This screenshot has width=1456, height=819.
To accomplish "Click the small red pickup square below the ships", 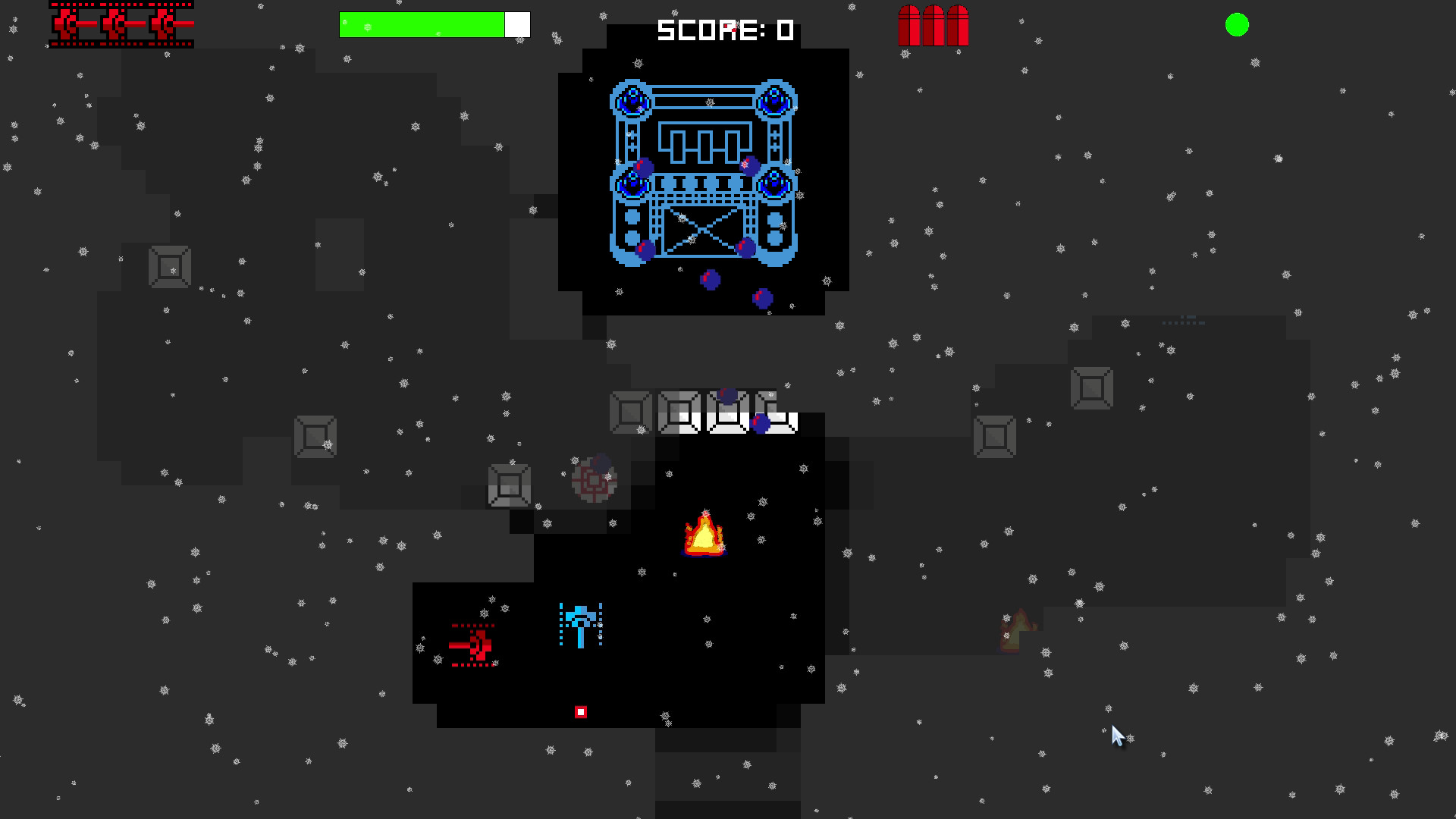I will pyautogui.click(x=581, y=711).
